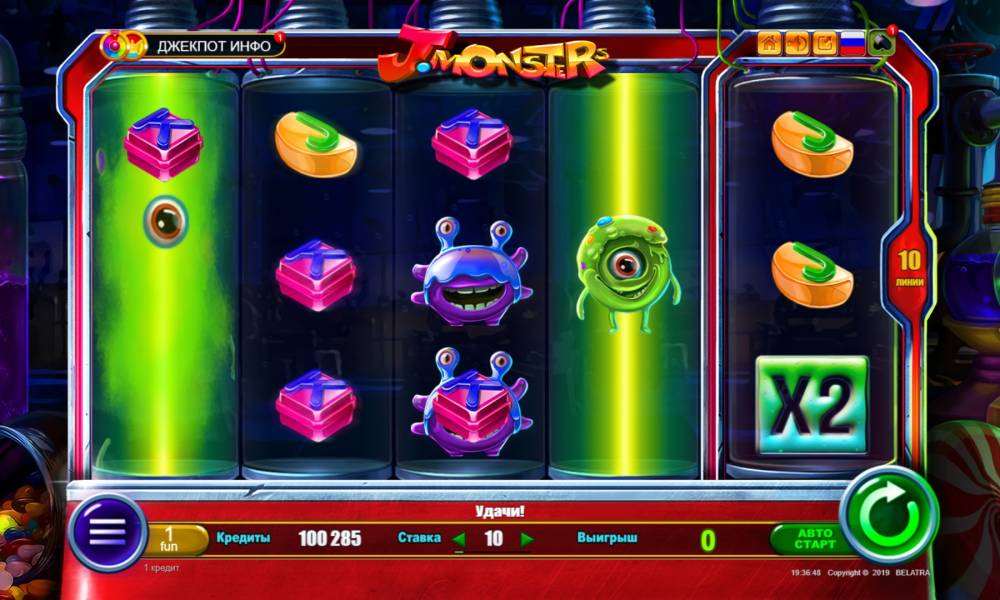Change language via the Russian flag
Image resolution: width=1000 pixels, height=600 pixels.
[x=852, y=43]
